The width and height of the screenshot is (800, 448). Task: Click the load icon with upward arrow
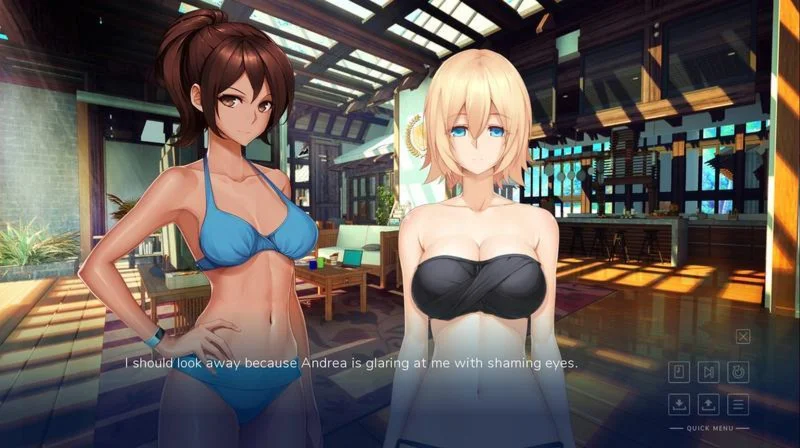point(708,404)
